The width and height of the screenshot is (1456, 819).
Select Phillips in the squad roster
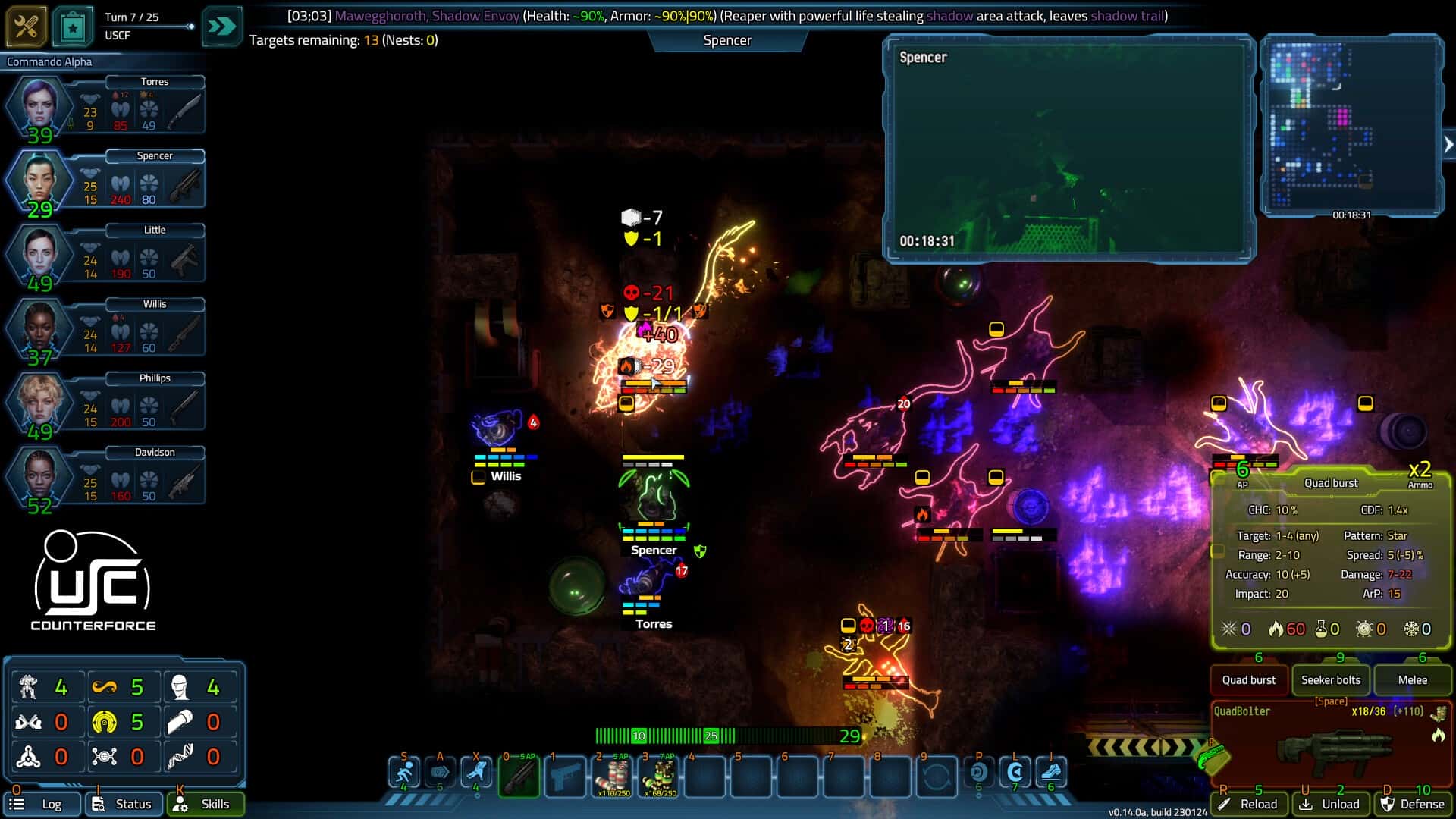[106, 403]
